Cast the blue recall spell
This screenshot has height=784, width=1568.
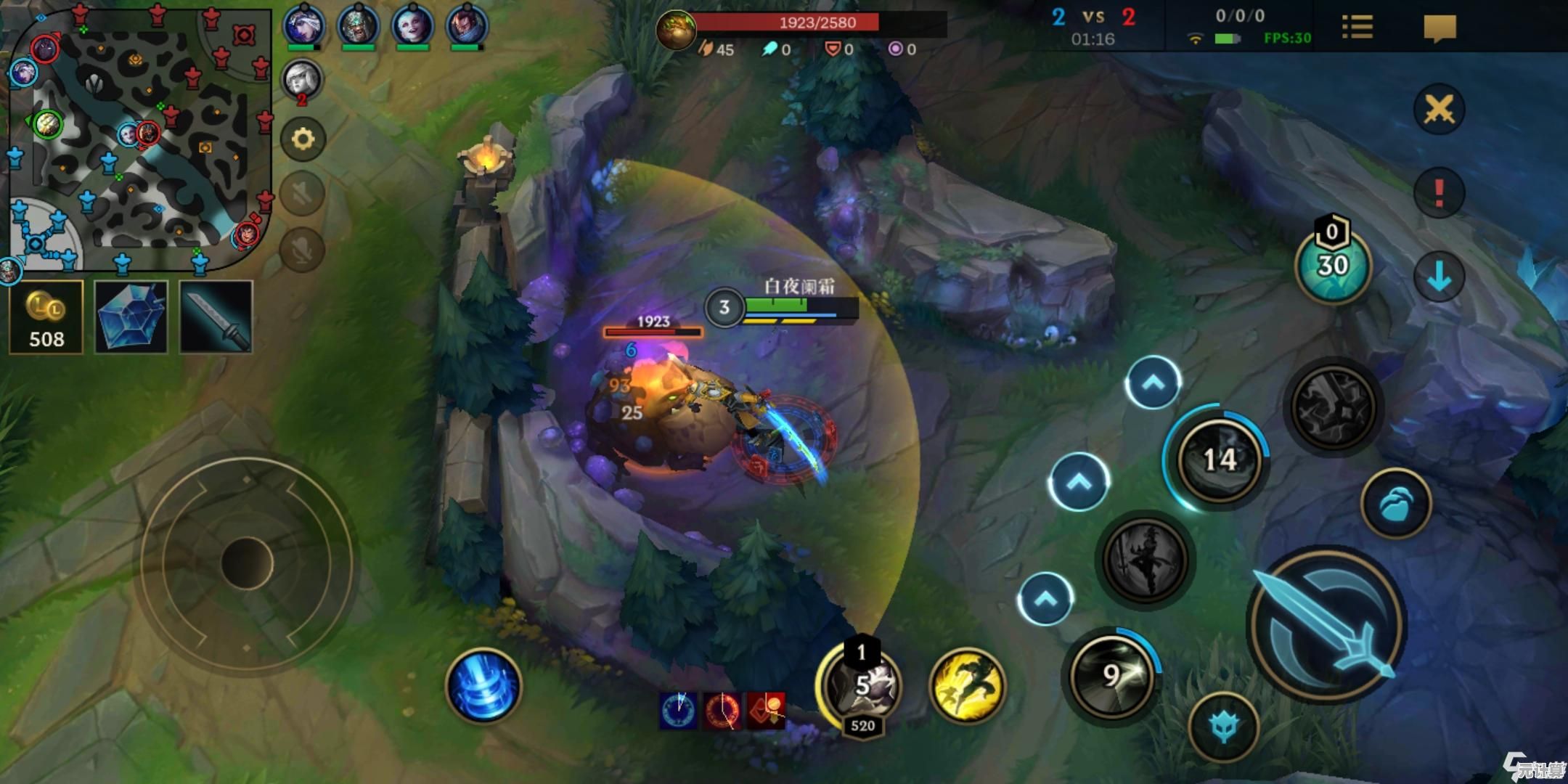pyautogui.click(x=483, y=686)
